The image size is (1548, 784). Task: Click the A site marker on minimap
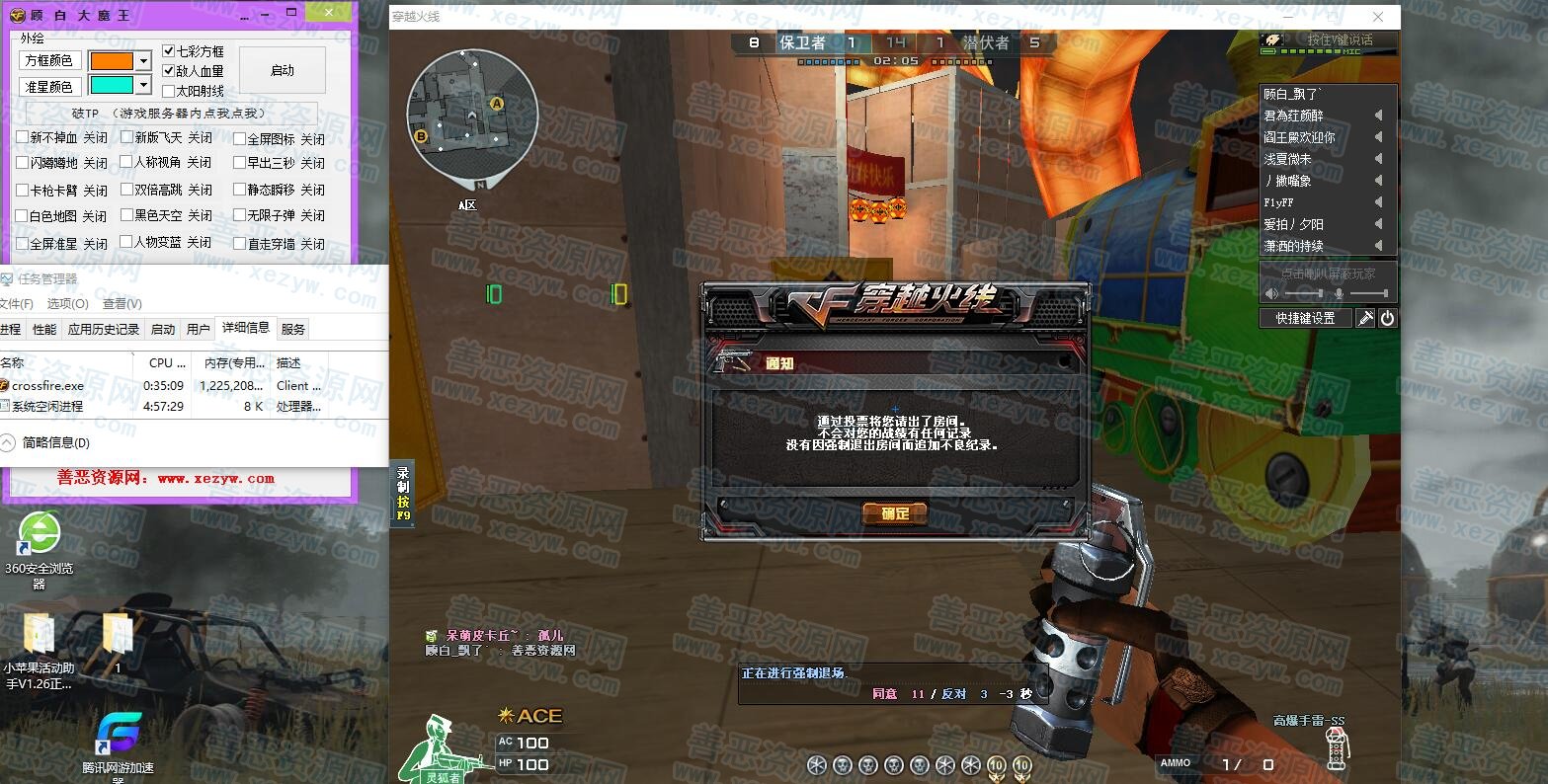point(497,103)
